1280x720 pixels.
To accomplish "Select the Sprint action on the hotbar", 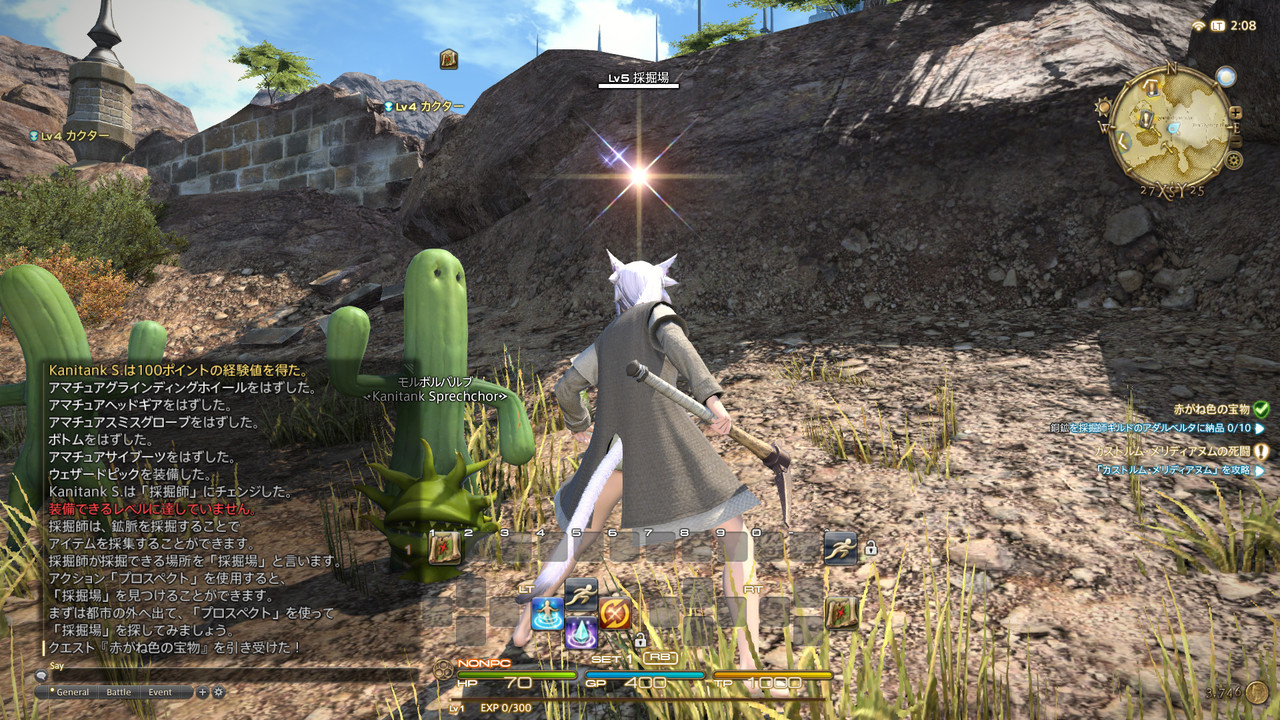I will 581,594.
